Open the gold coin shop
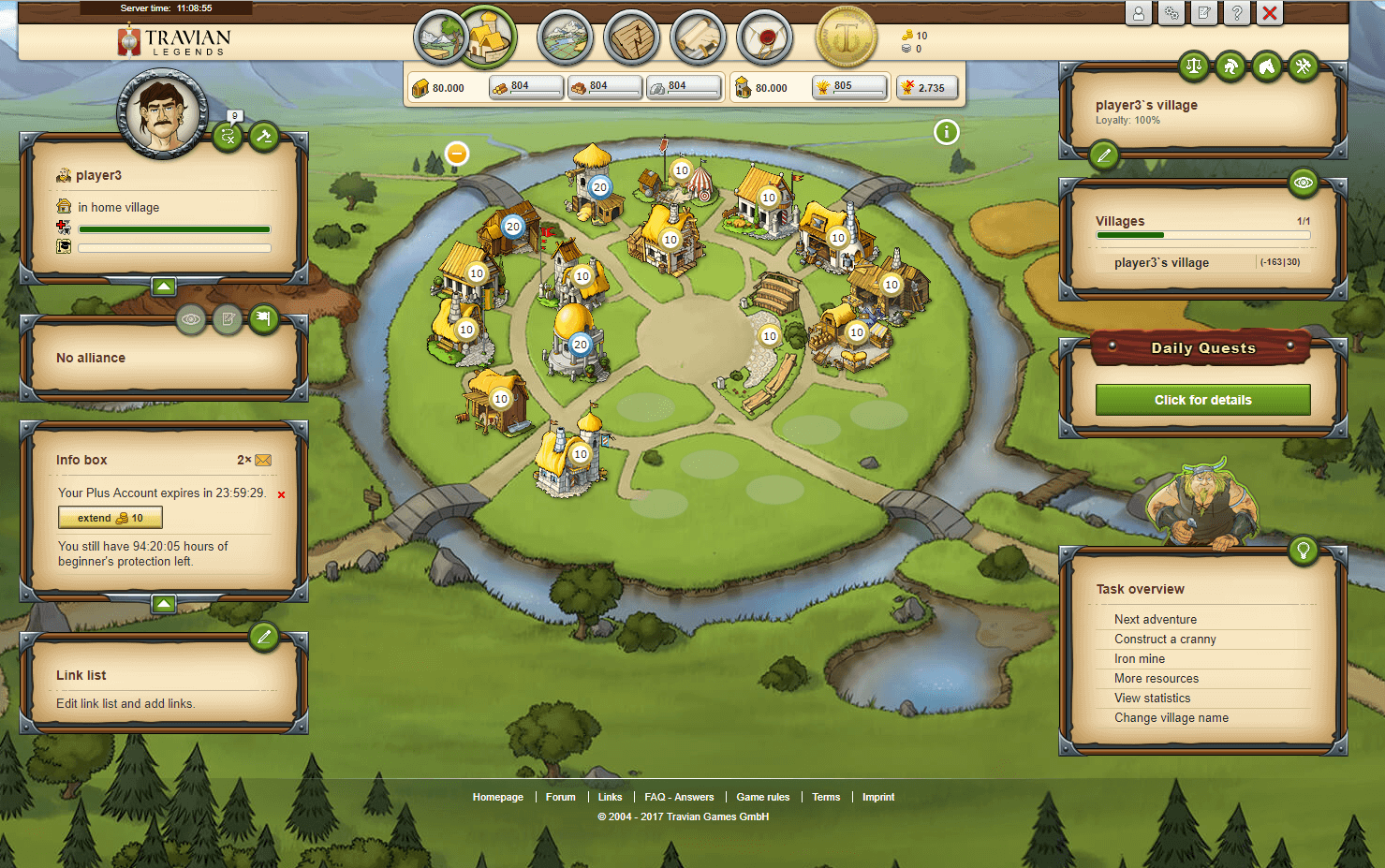 847,37
